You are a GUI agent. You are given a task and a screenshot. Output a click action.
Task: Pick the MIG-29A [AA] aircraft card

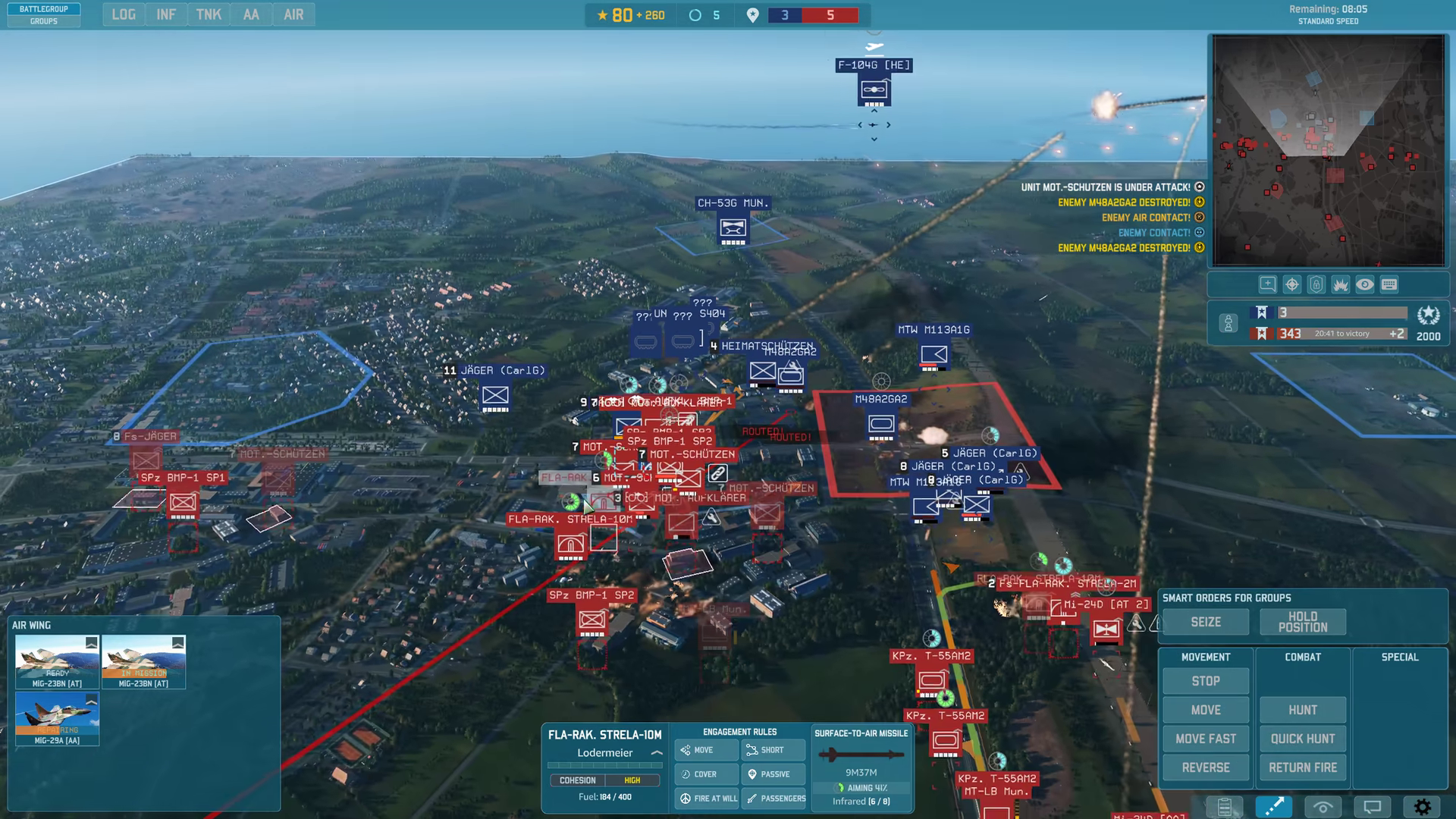pos(58,718)
